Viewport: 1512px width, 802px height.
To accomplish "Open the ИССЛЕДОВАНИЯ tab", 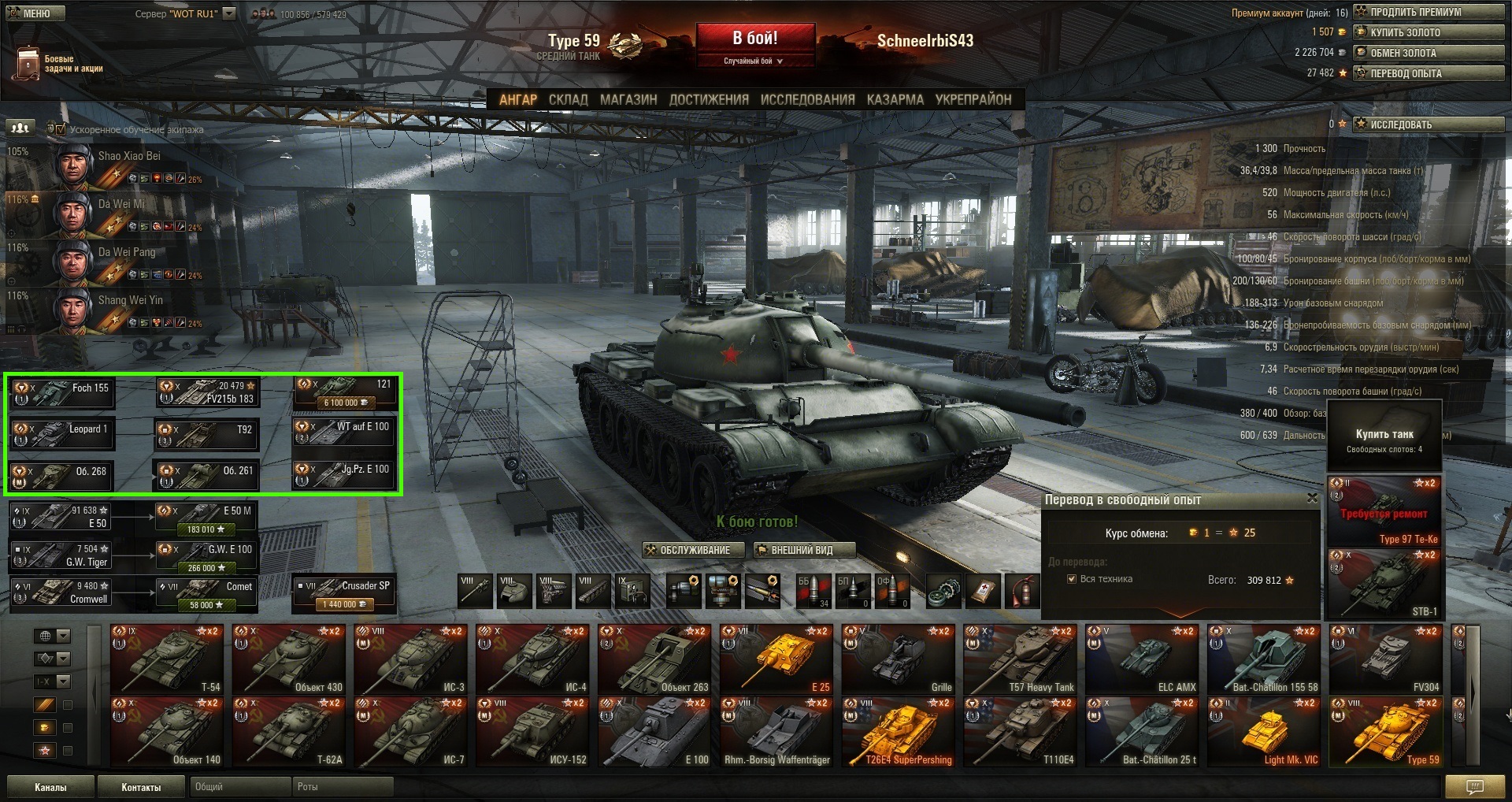I will pyautogui.click(x=807, y=100).
